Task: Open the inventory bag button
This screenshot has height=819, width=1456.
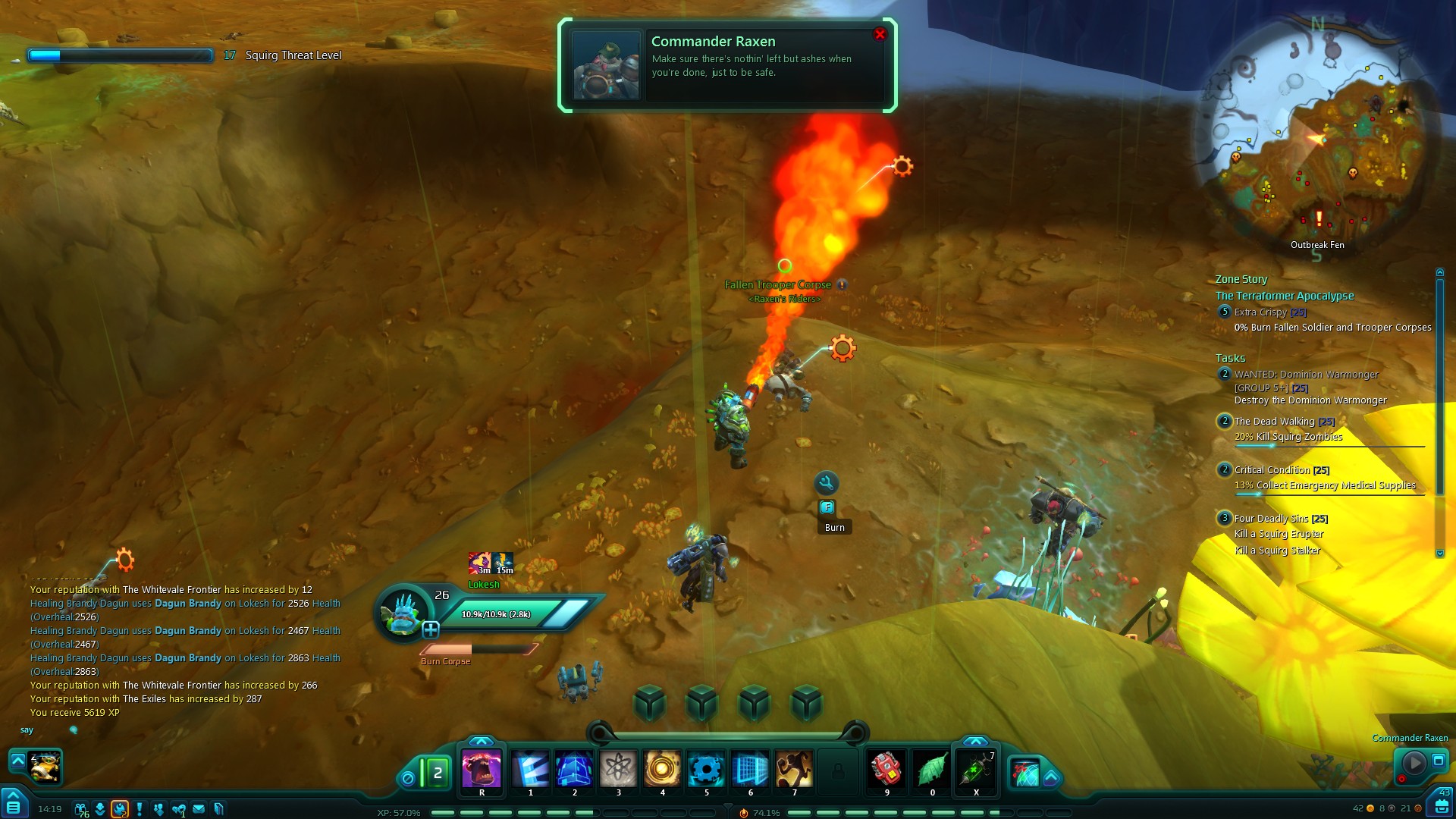Action: tap(1440, 805)
